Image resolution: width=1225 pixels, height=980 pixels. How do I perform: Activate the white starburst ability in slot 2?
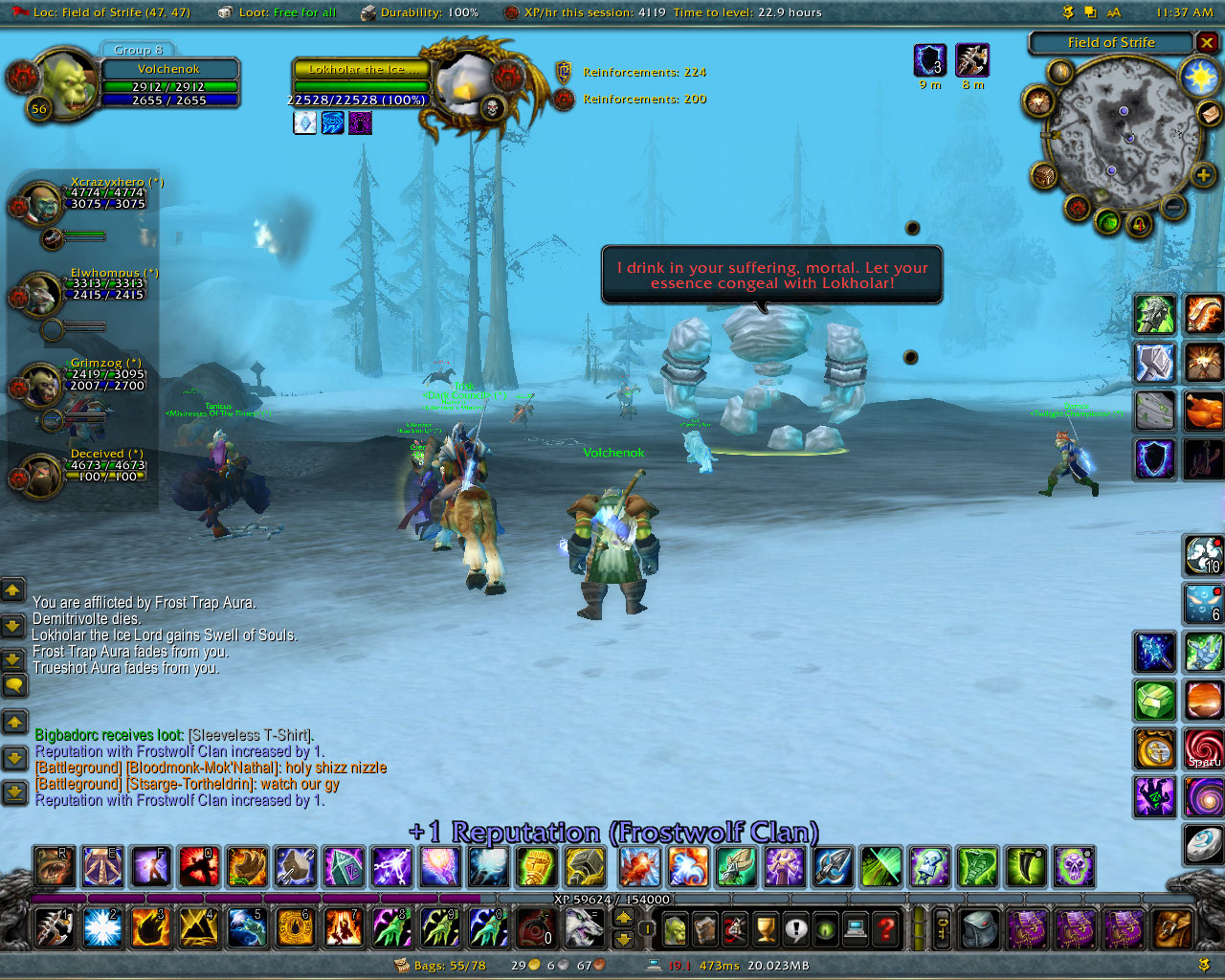[102, 927]
